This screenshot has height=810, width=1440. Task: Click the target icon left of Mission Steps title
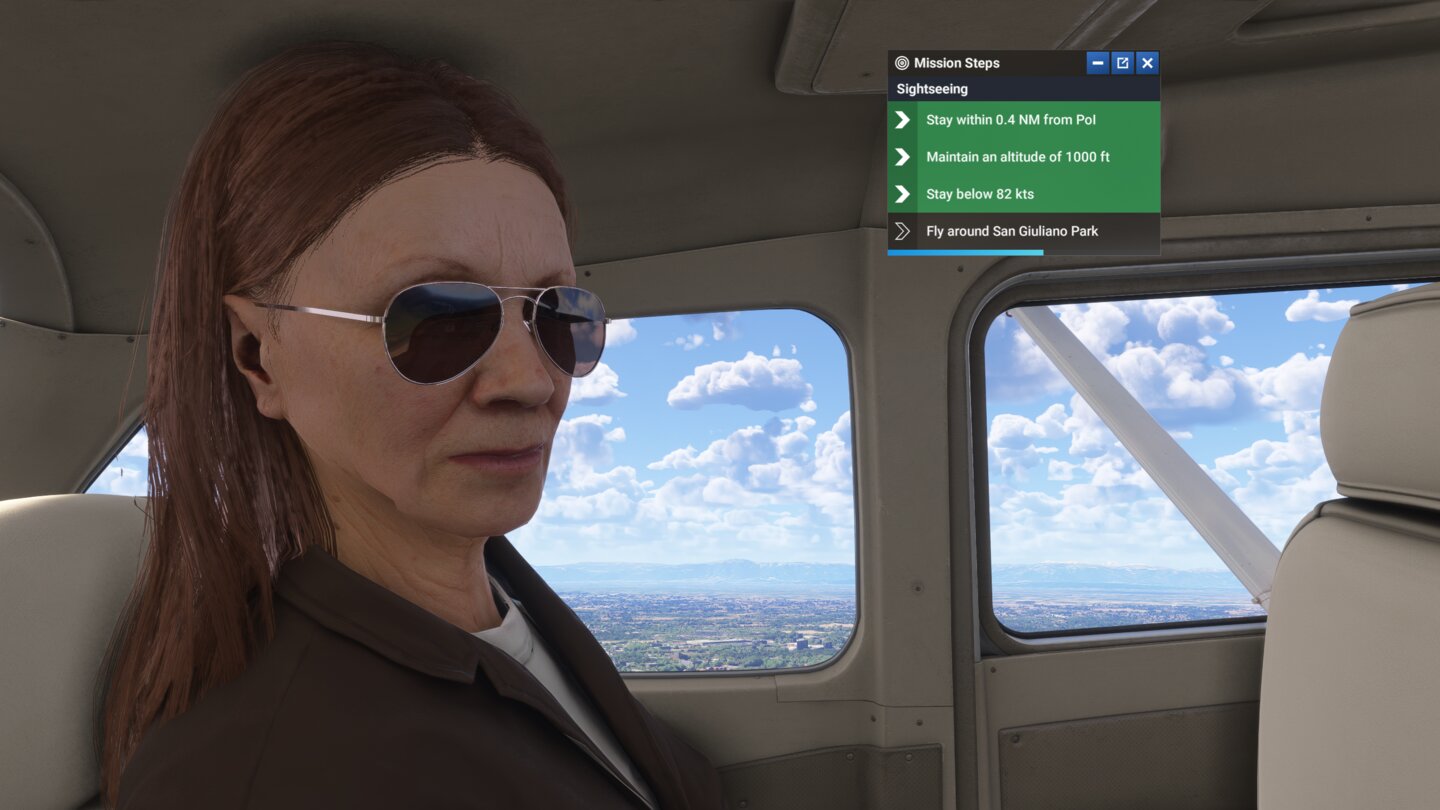(901, 62)
